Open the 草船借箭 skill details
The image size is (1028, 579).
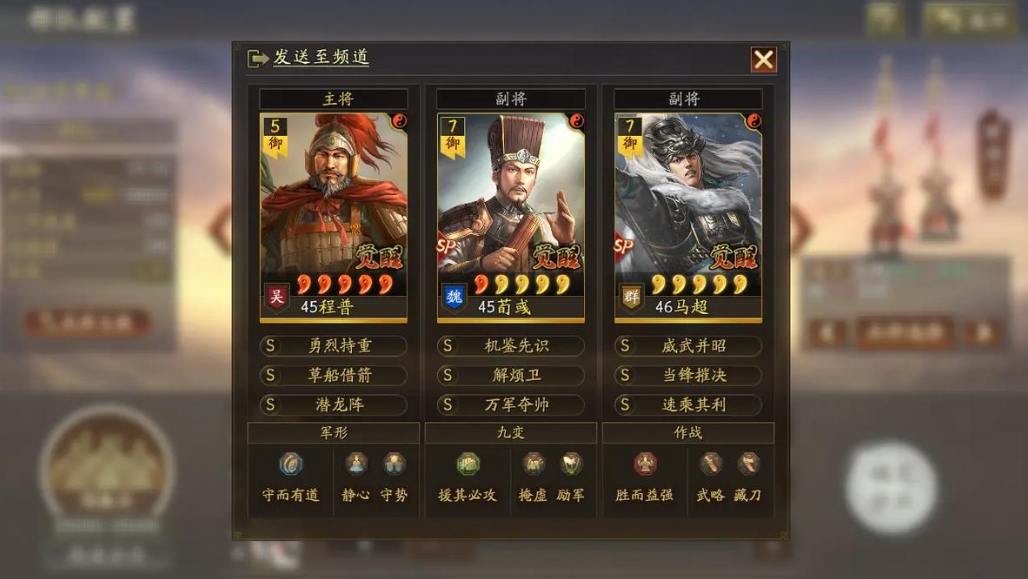coord(333,376)
